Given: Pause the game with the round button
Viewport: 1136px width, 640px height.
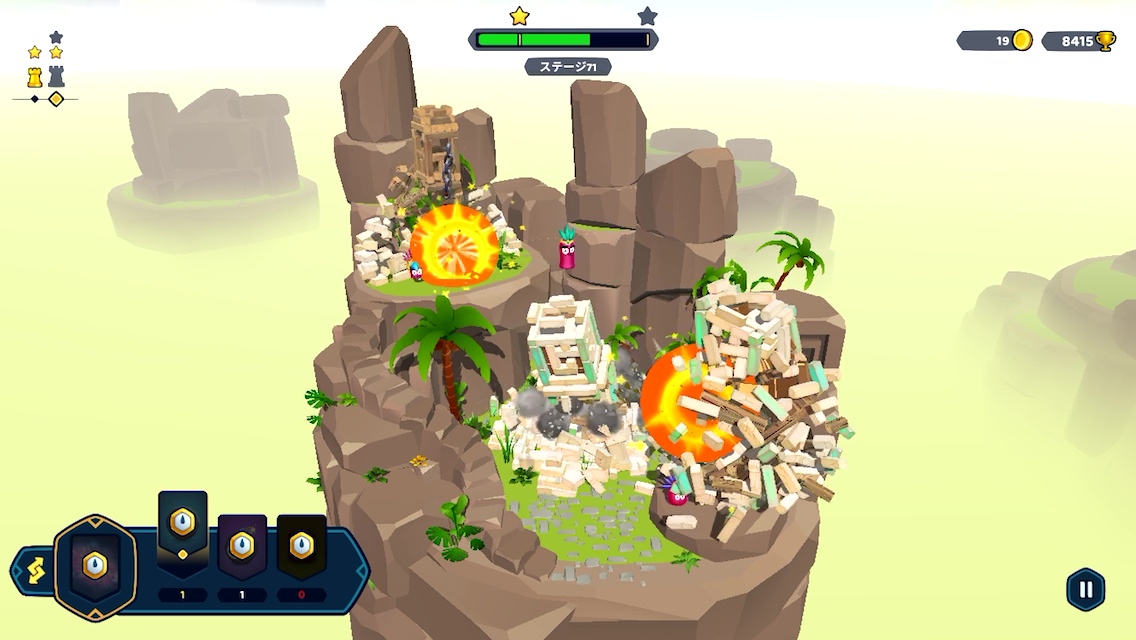Looking at the screenshot, I should click(1085, 589).
